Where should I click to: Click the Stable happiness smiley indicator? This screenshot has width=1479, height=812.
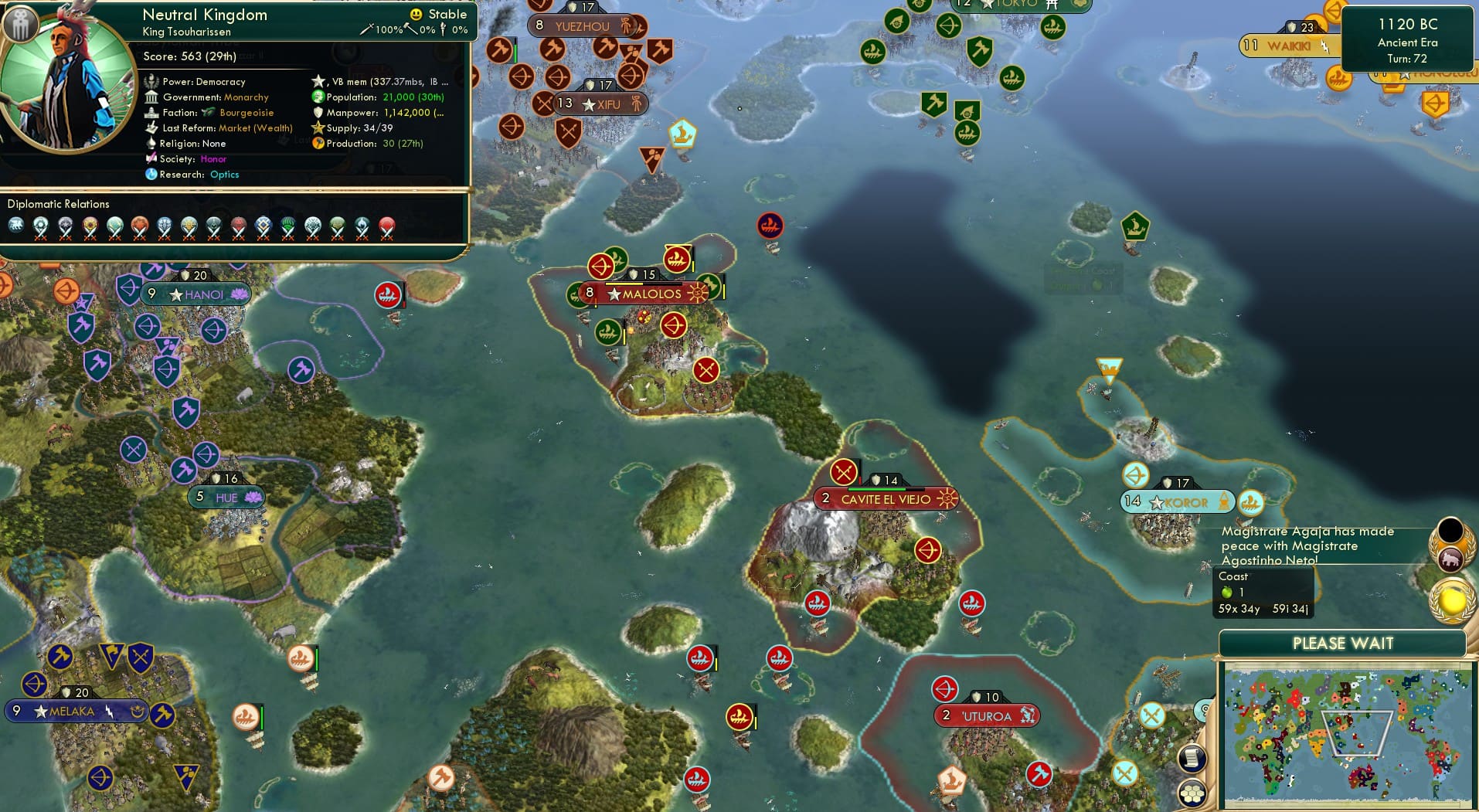[x=416, y=14]
